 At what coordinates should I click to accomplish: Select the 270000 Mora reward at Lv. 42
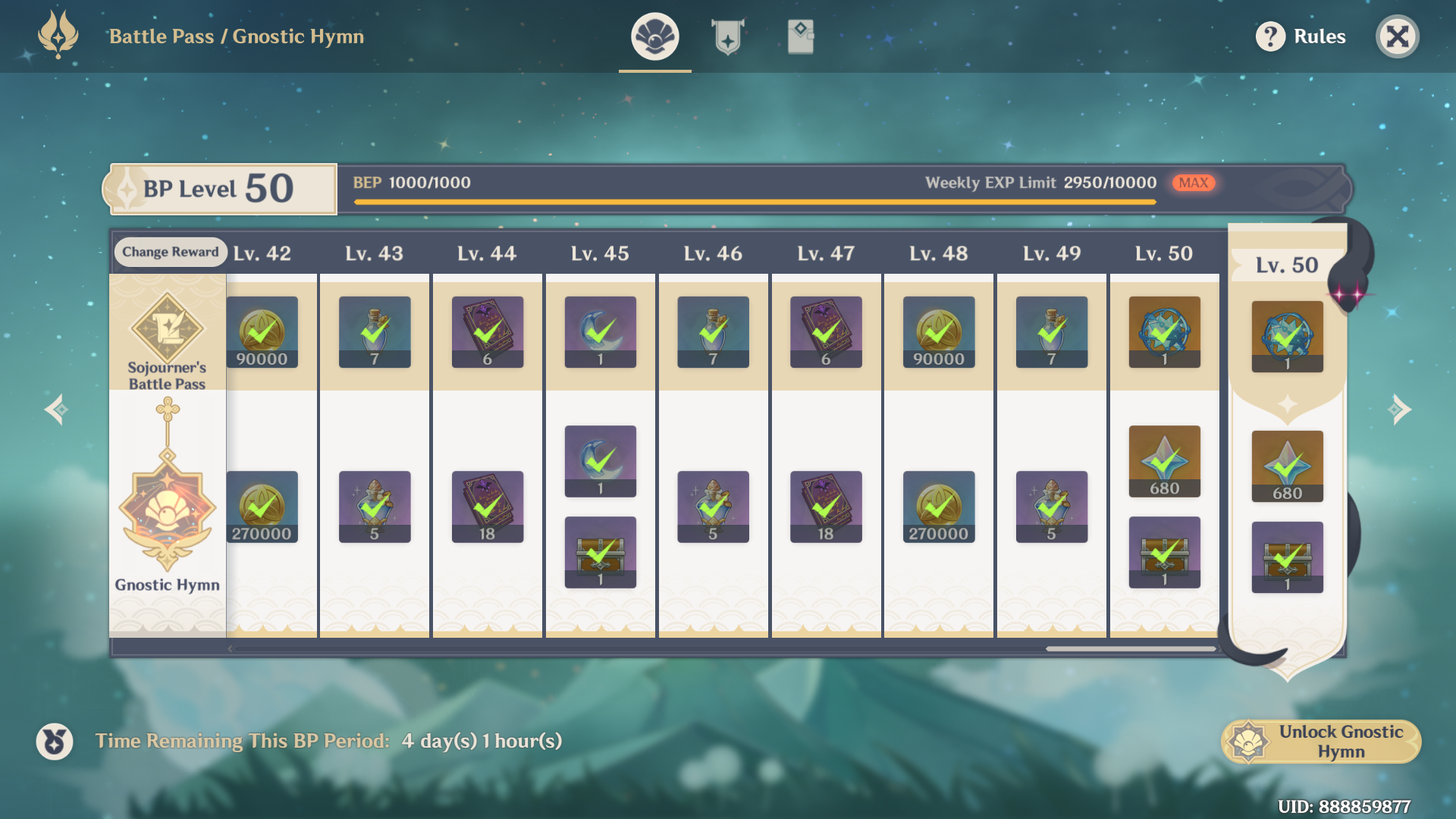tap(262, 507)
